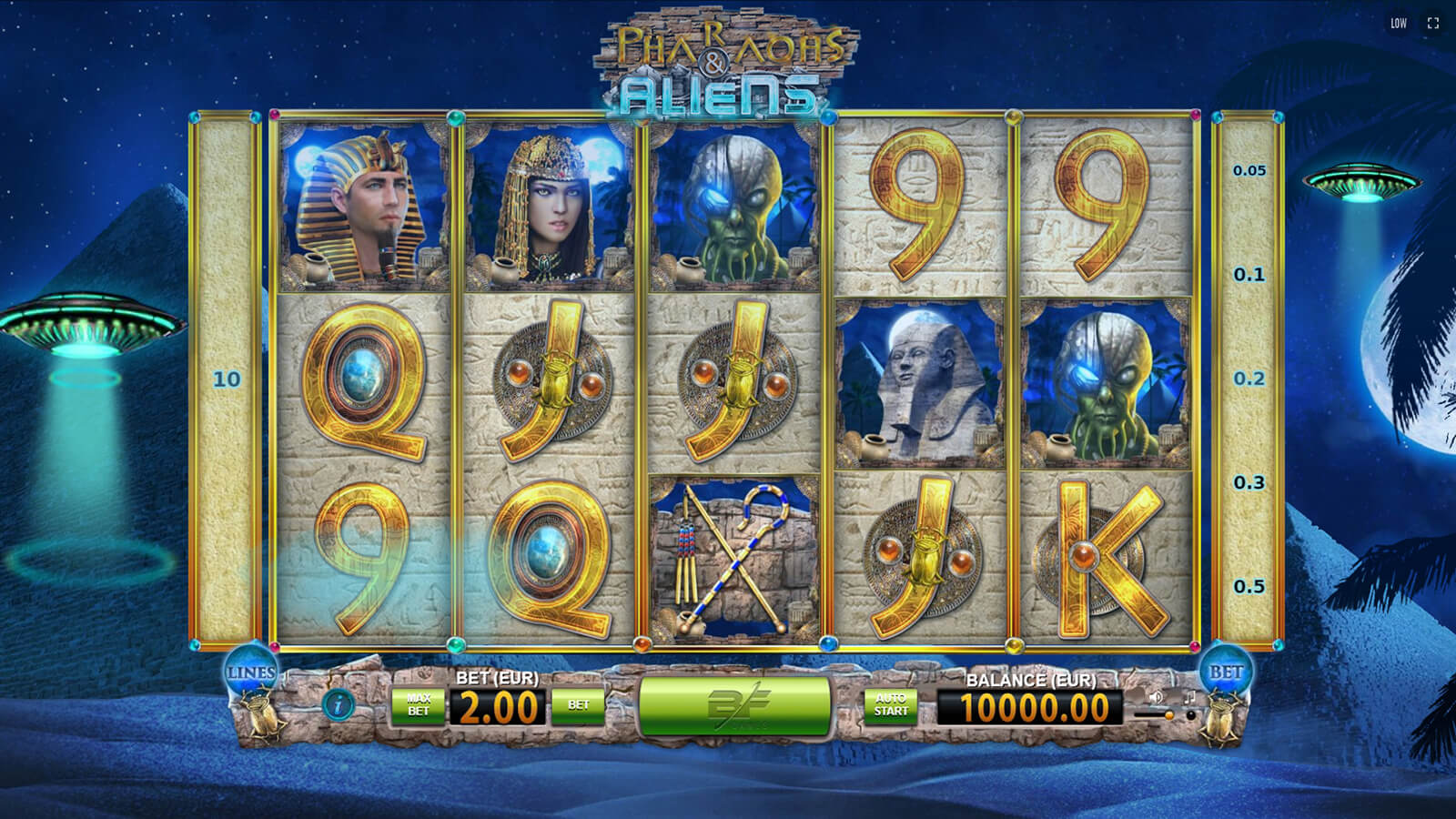Click the 10 lines value on the lines strip

tap(227, 379)
